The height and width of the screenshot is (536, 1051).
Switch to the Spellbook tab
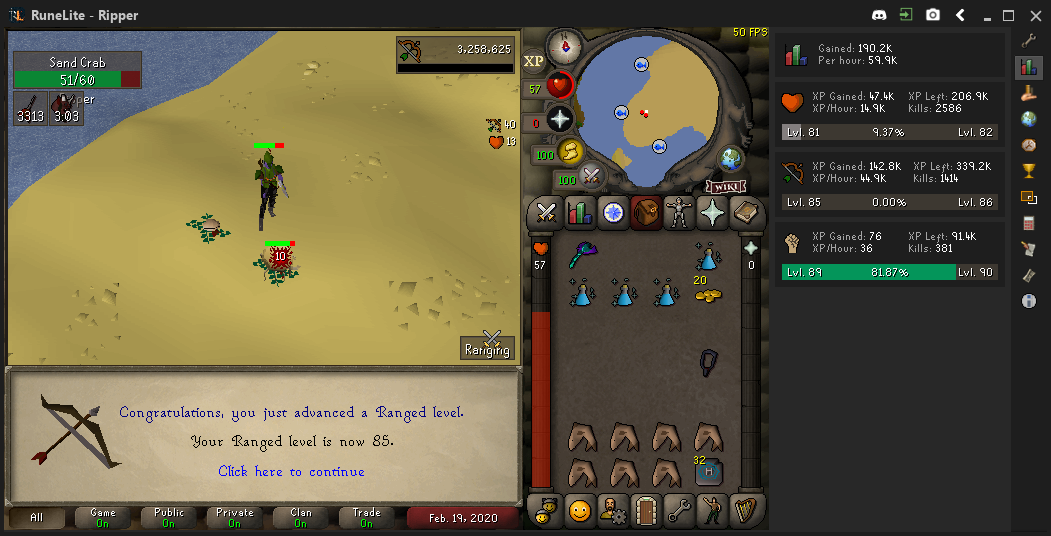coord(745,212)
